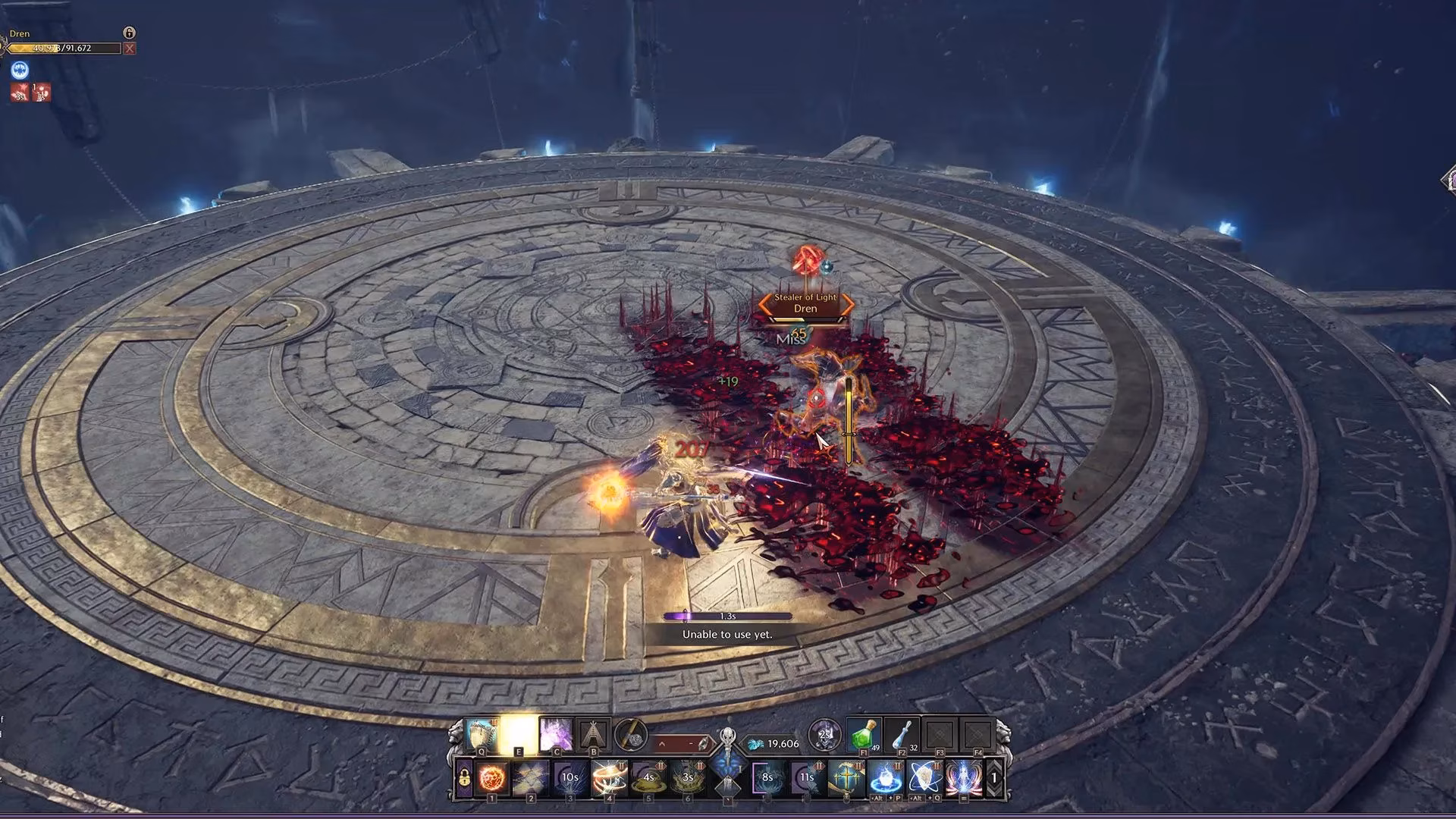Drink the green potion in the F1 slot

tap(862, 736)
